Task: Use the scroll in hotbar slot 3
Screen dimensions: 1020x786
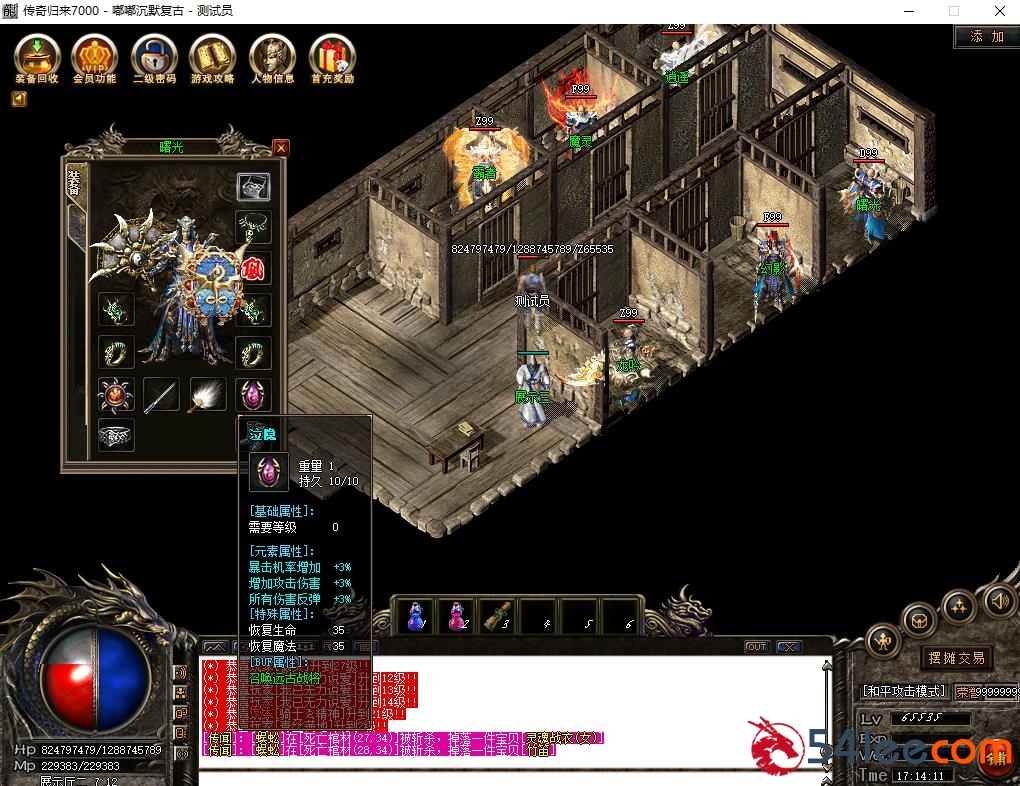Action: 497,616
